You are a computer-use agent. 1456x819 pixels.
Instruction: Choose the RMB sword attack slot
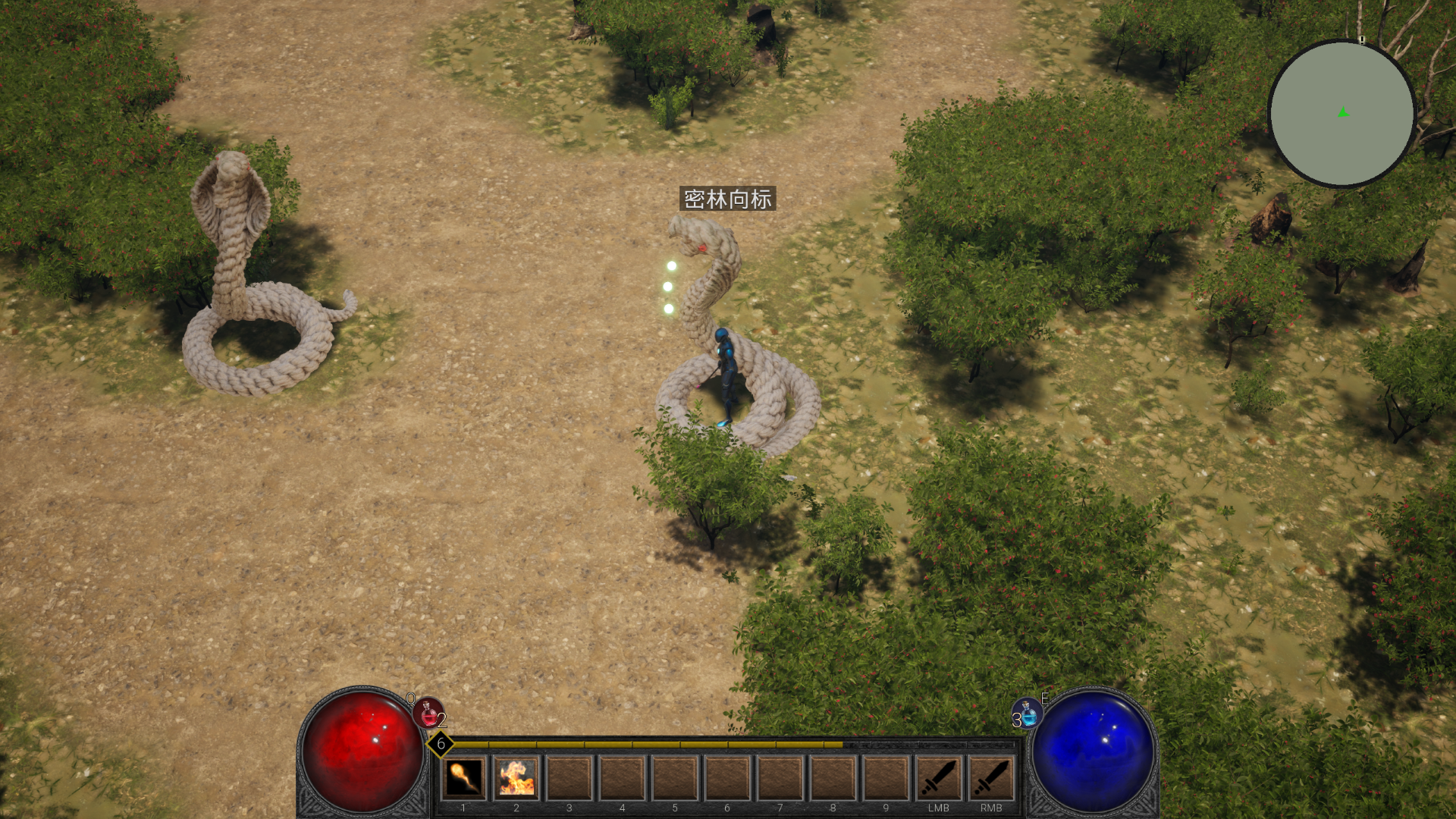pos(991,778)
